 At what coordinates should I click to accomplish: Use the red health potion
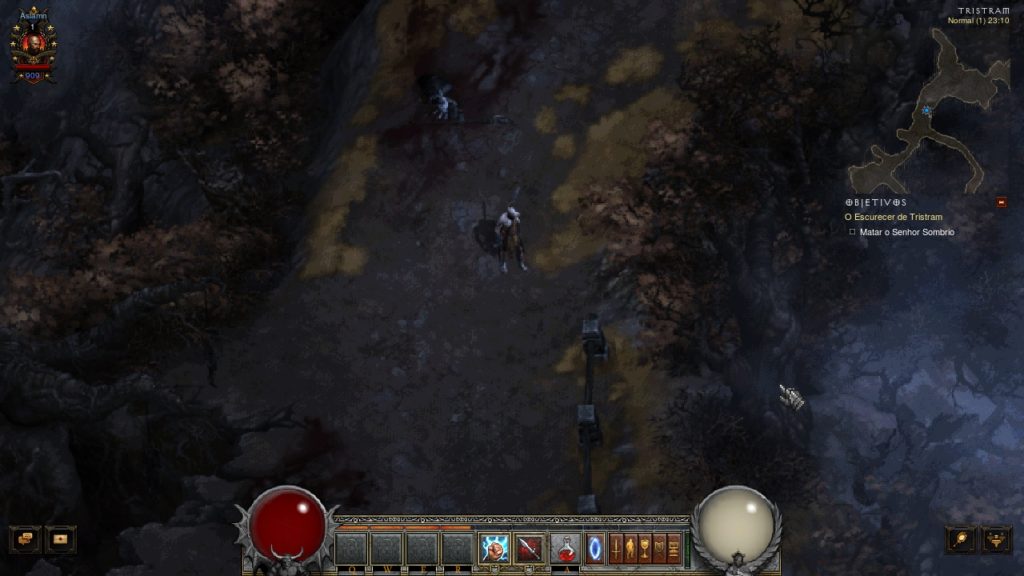[x=565, y=548]
